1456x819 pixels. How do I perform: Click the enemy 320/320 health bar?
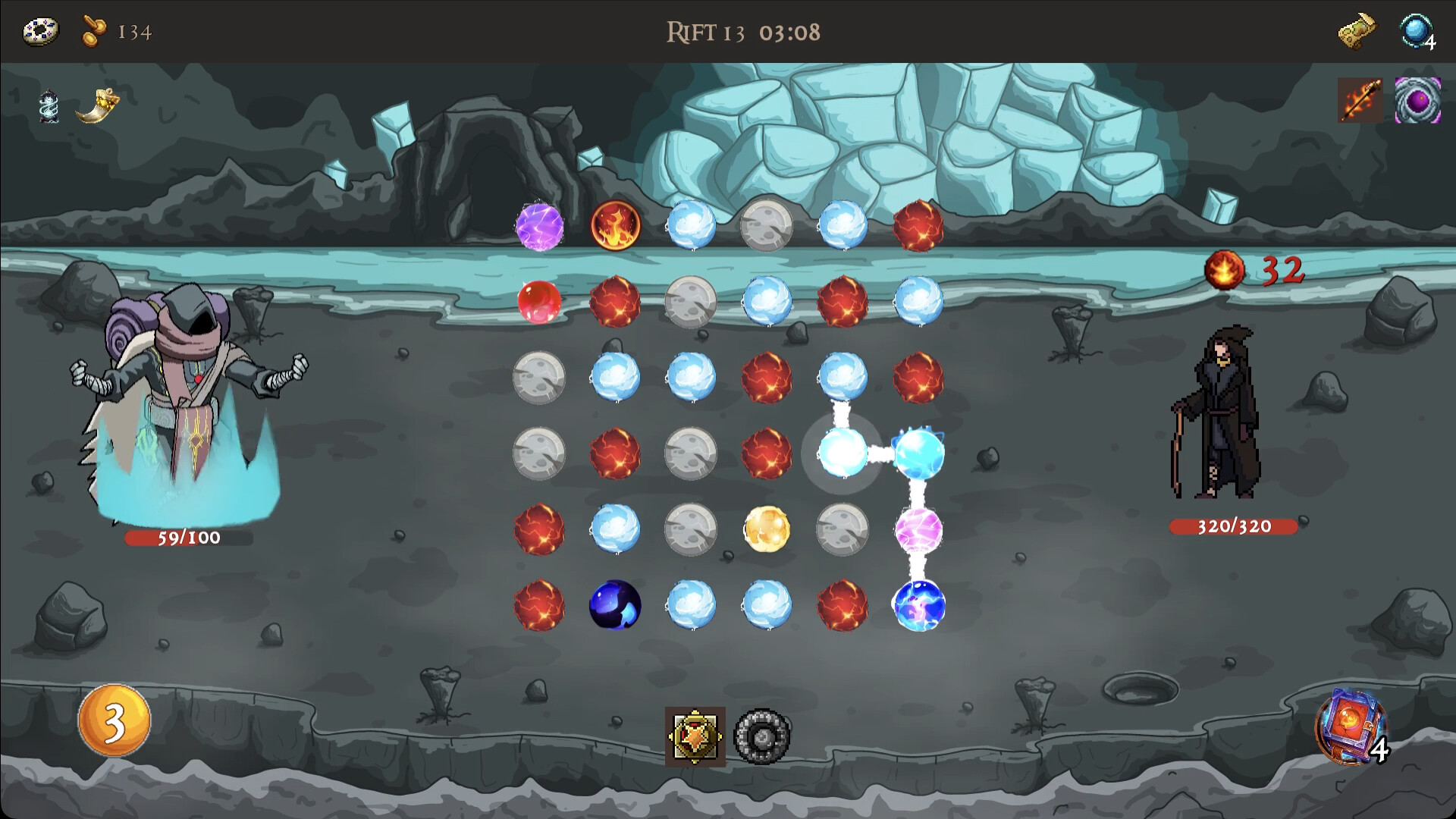click(1233, 525)
